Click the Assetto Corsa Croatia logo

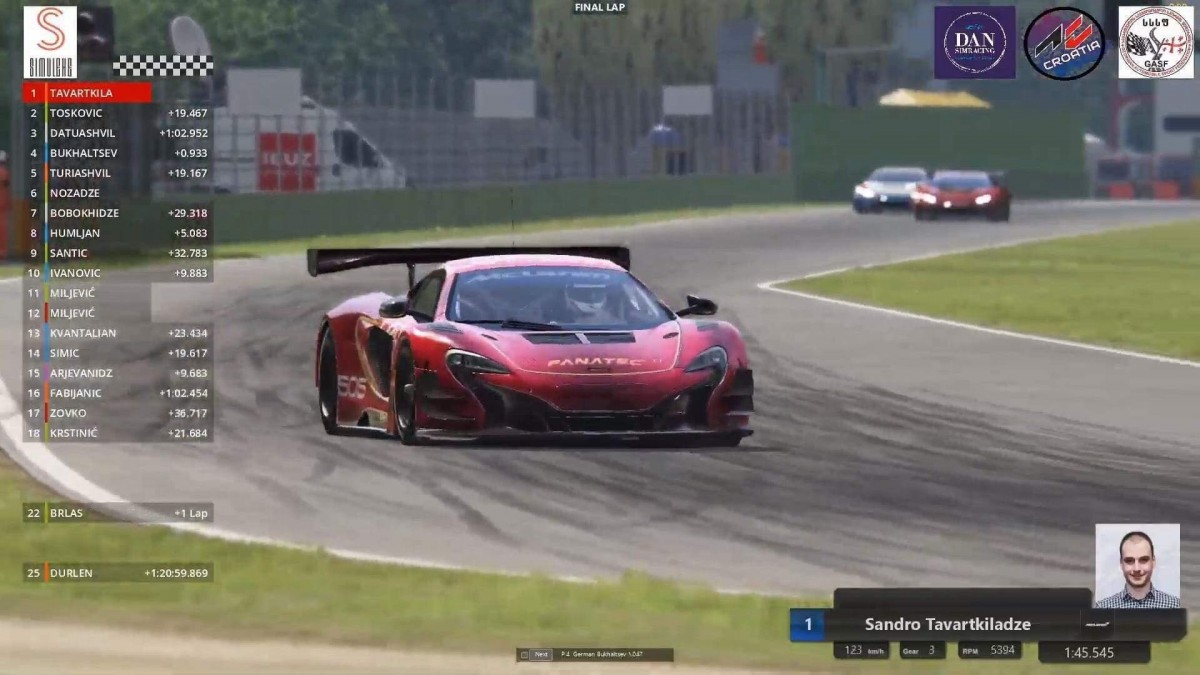[x=1064, y=43]
